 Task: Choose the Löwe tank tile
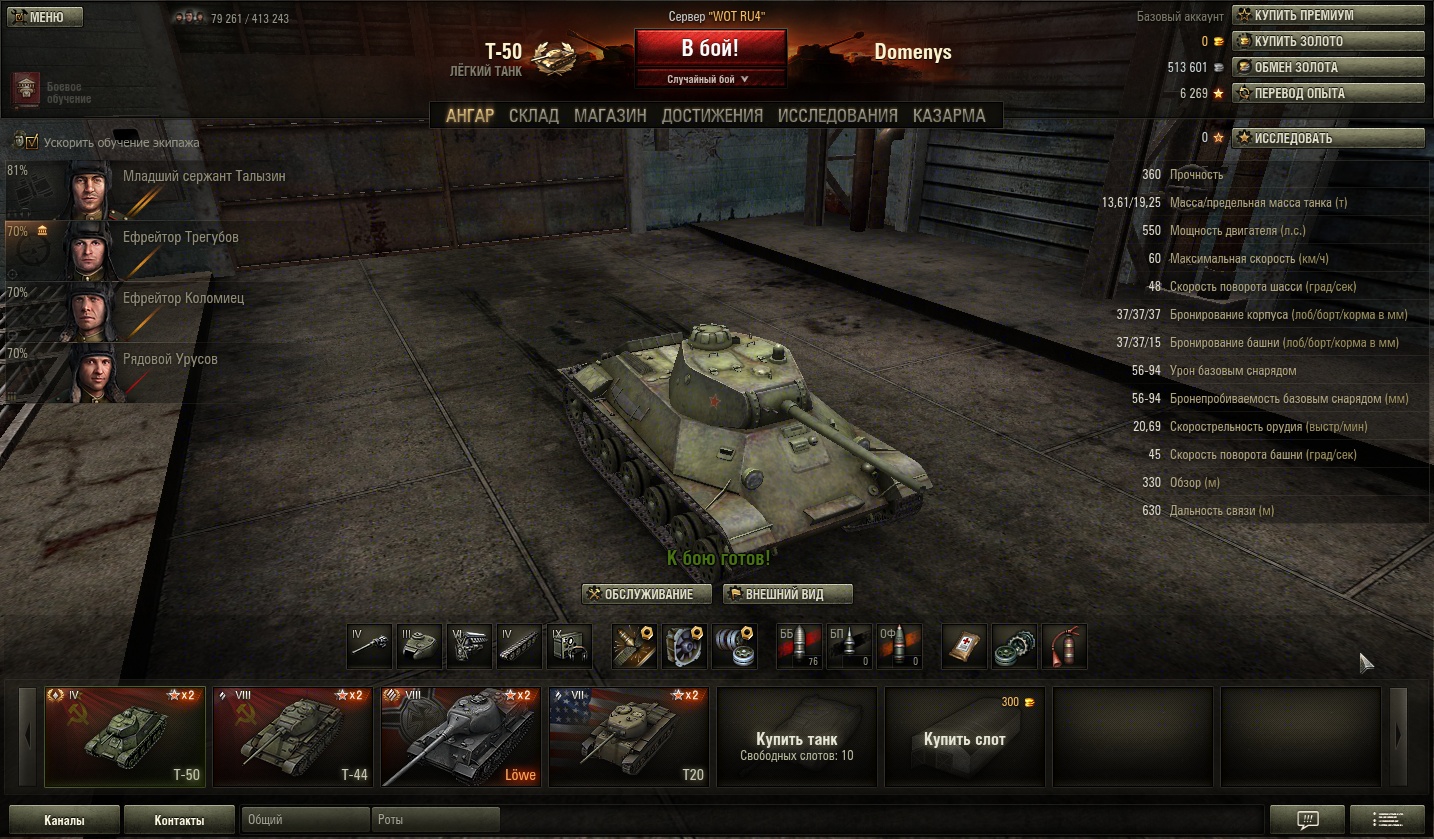[460, 737]
